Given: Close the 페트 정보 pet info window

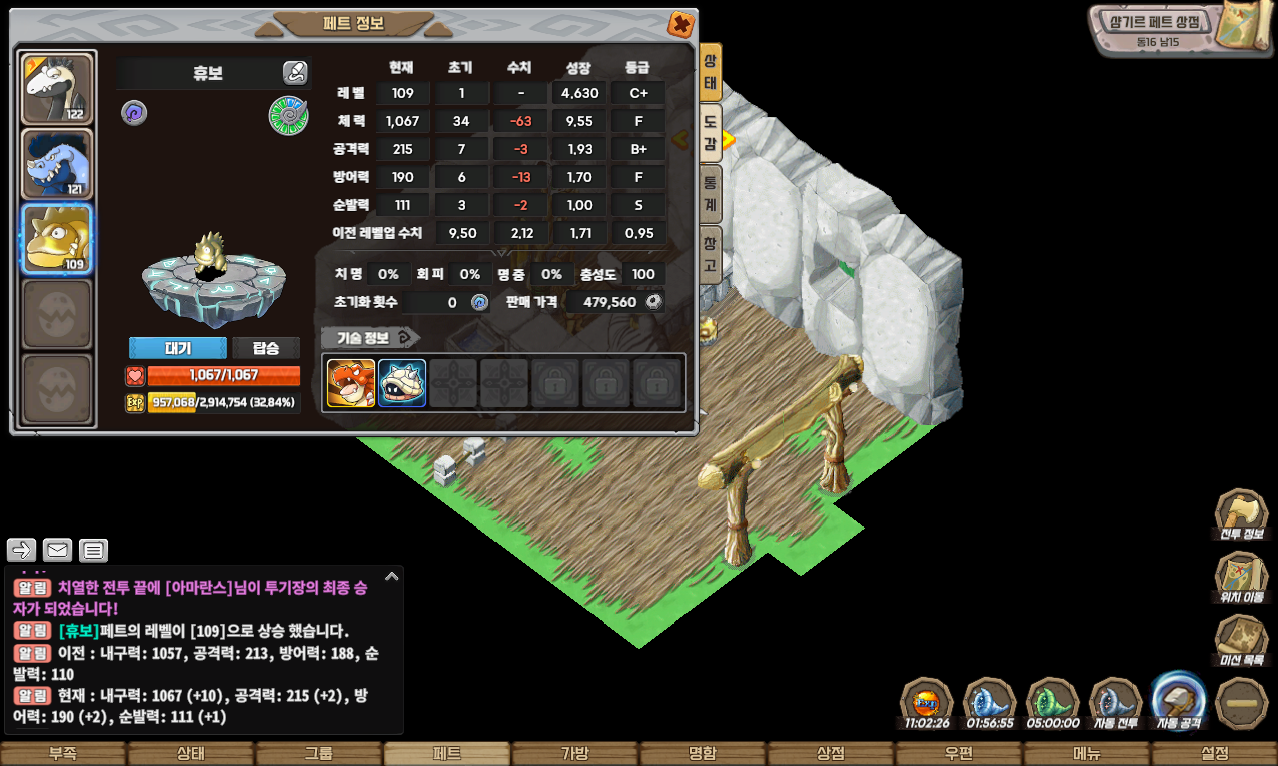Looking at the screenshot, I should pos(681,24).
